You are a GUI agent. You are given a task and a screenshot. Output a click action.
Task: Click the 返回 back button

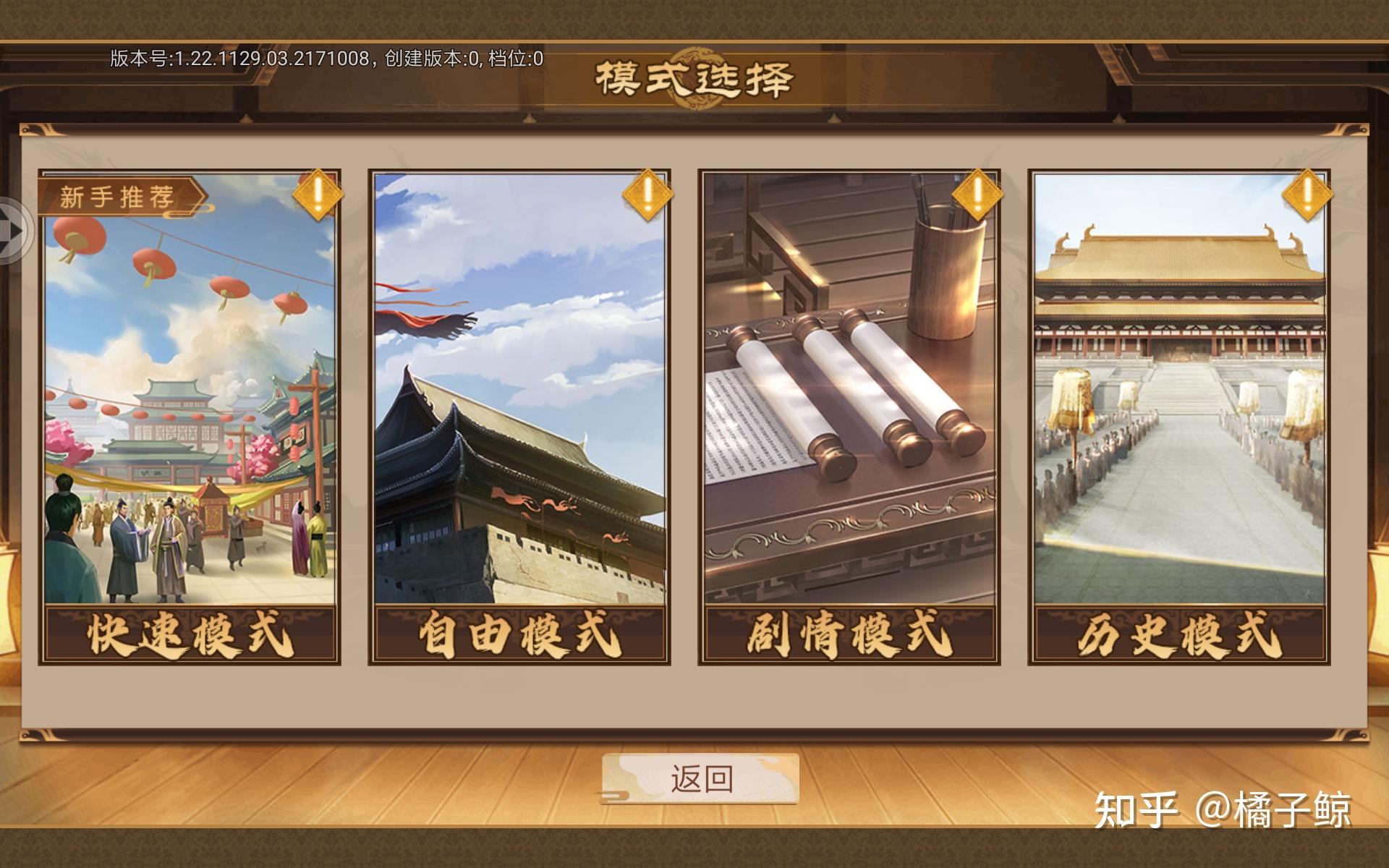(700, 779)
